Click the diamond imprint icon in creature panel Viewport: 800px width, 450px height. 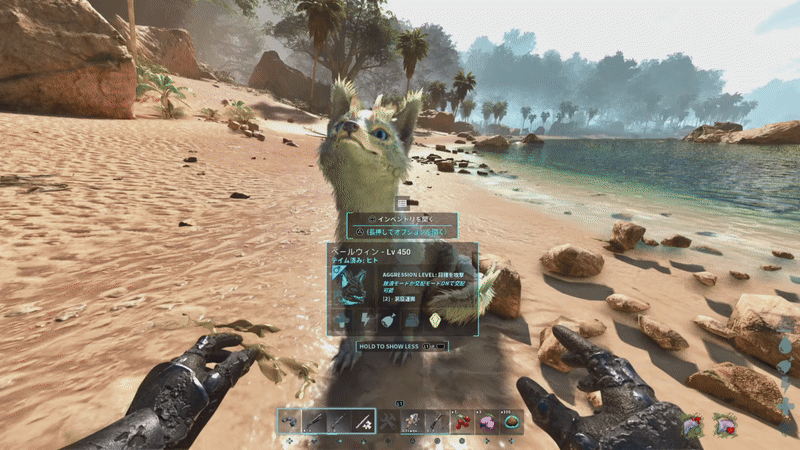click(436, 319)
